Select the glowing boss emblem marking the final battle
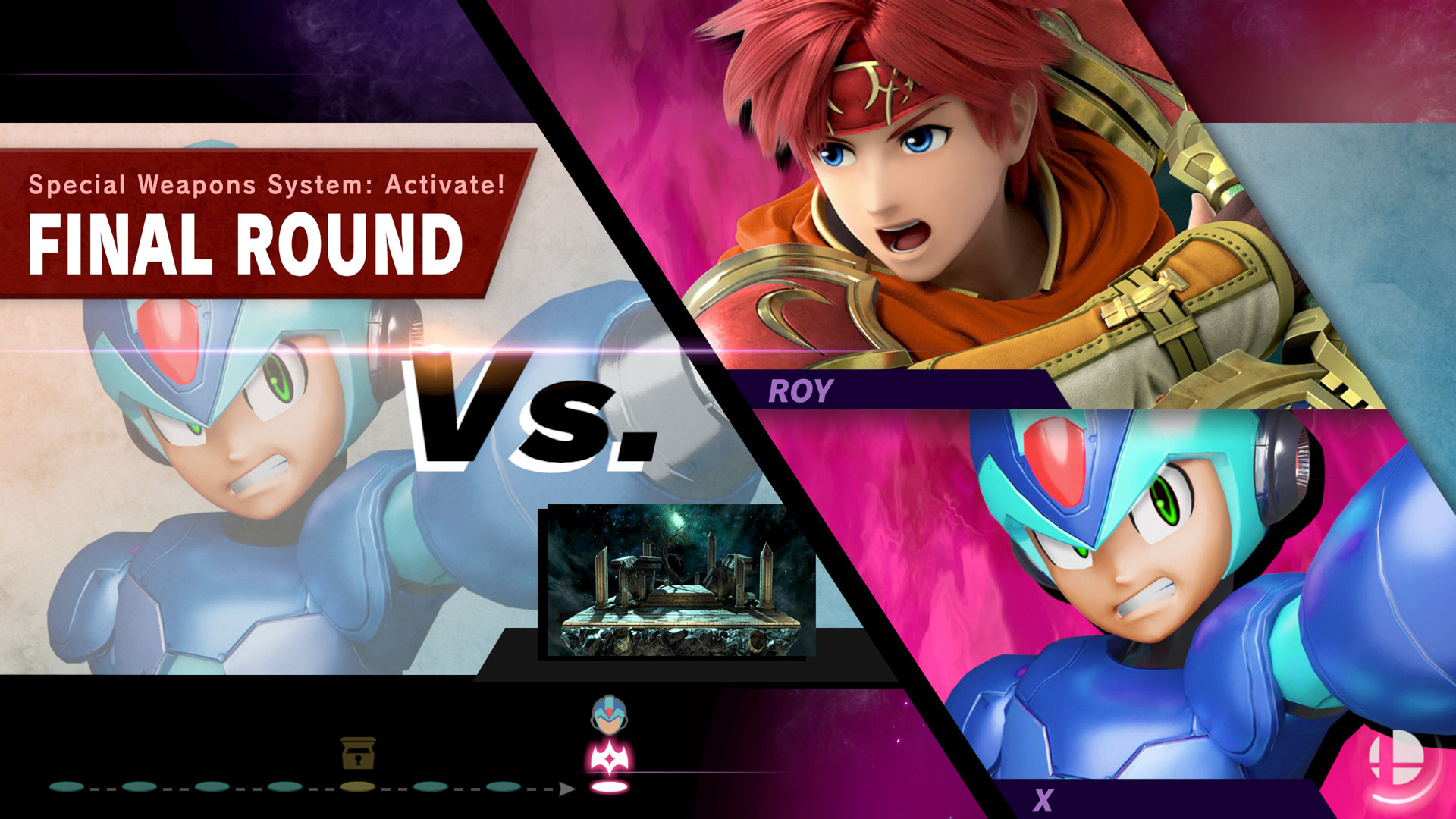 [610, 758]
